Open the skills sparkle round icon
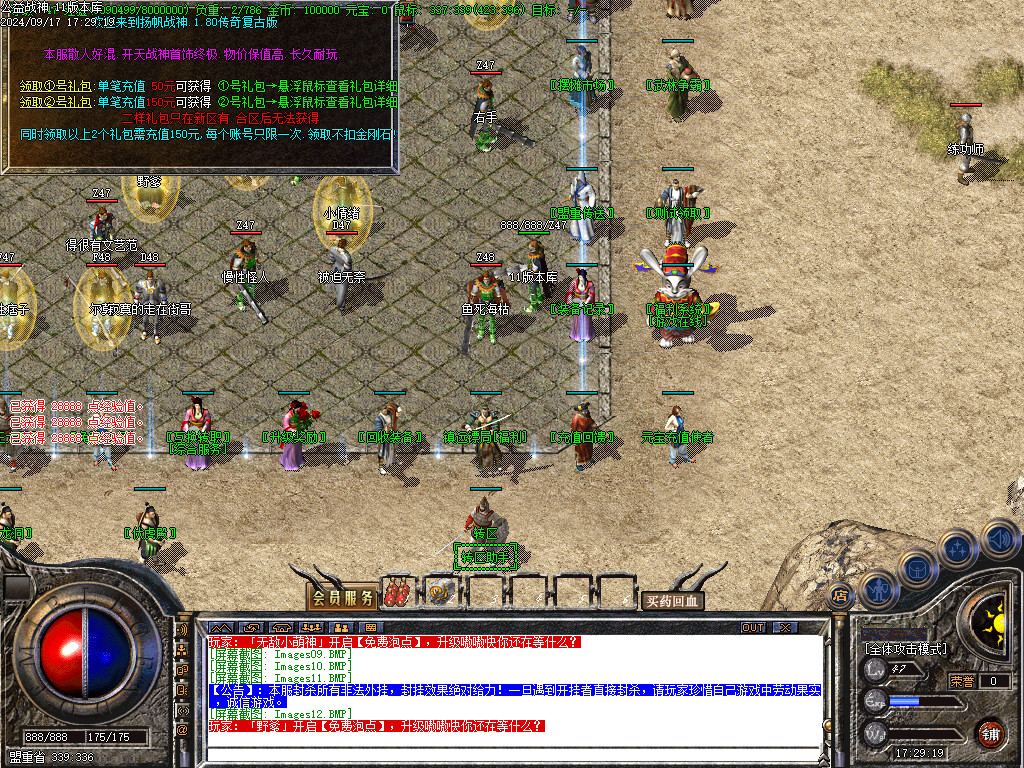Screen dimensions: 1024x768 tap(957, 549)
